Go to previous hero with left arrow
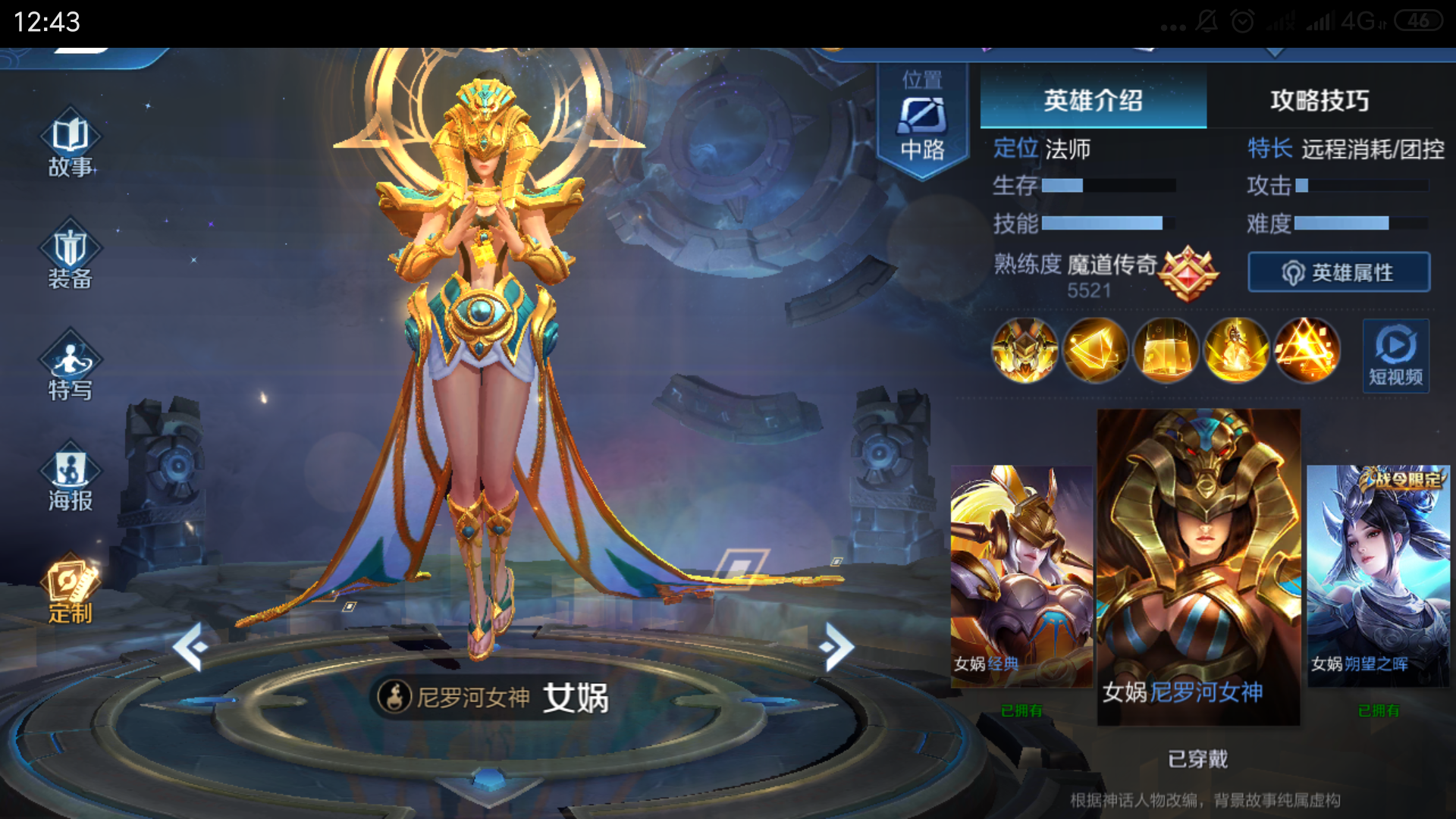The image size is (1456, 819). [190, 645]
